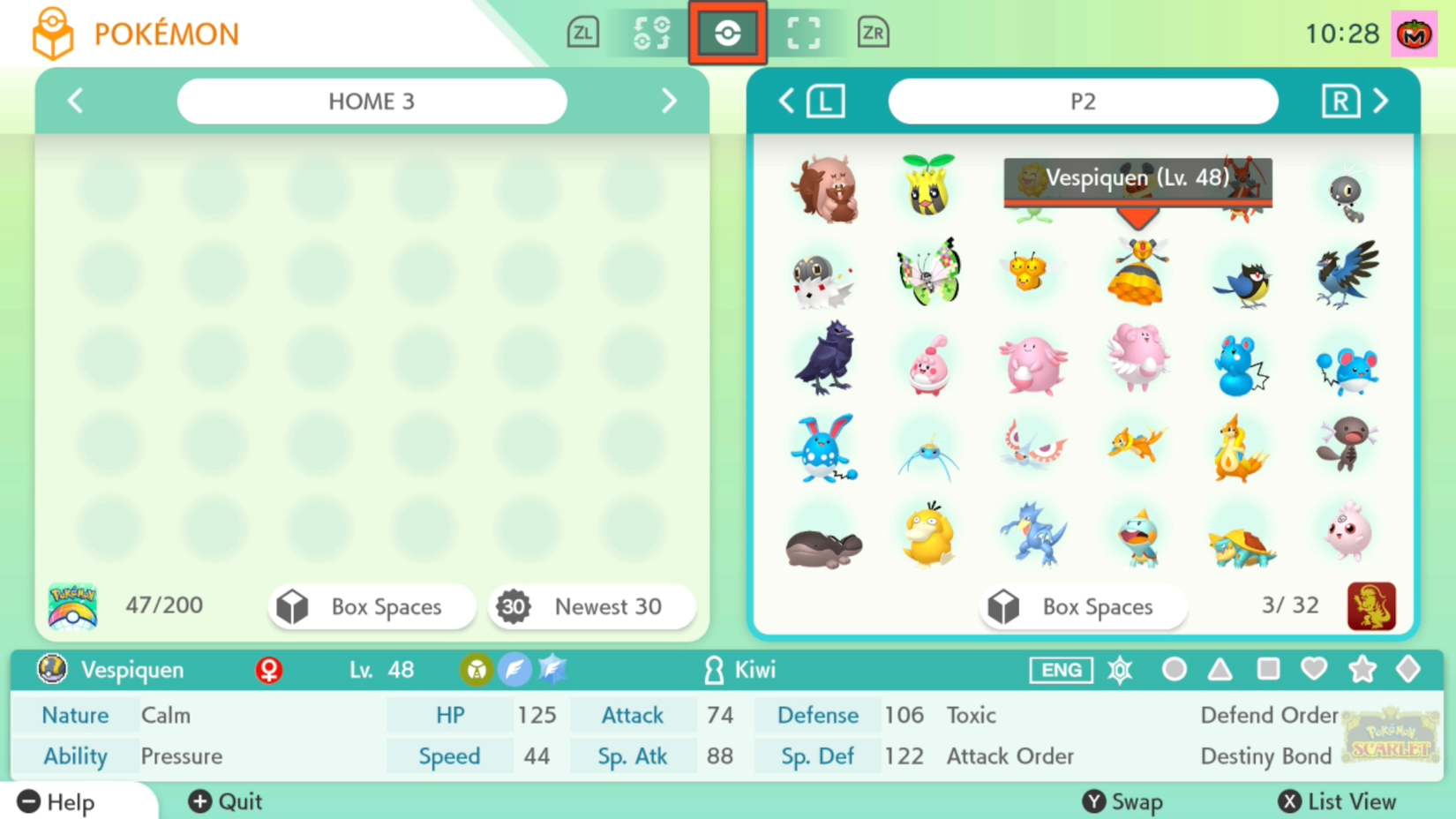
Task: Go to the previous P2 box with the left chevron
Action: 785,101
